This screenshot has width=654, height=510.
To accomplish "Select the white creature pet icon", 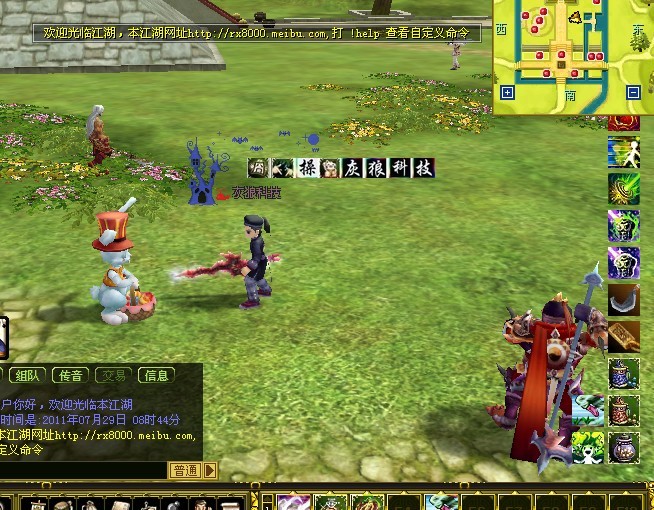I will (x=587, y=445).
